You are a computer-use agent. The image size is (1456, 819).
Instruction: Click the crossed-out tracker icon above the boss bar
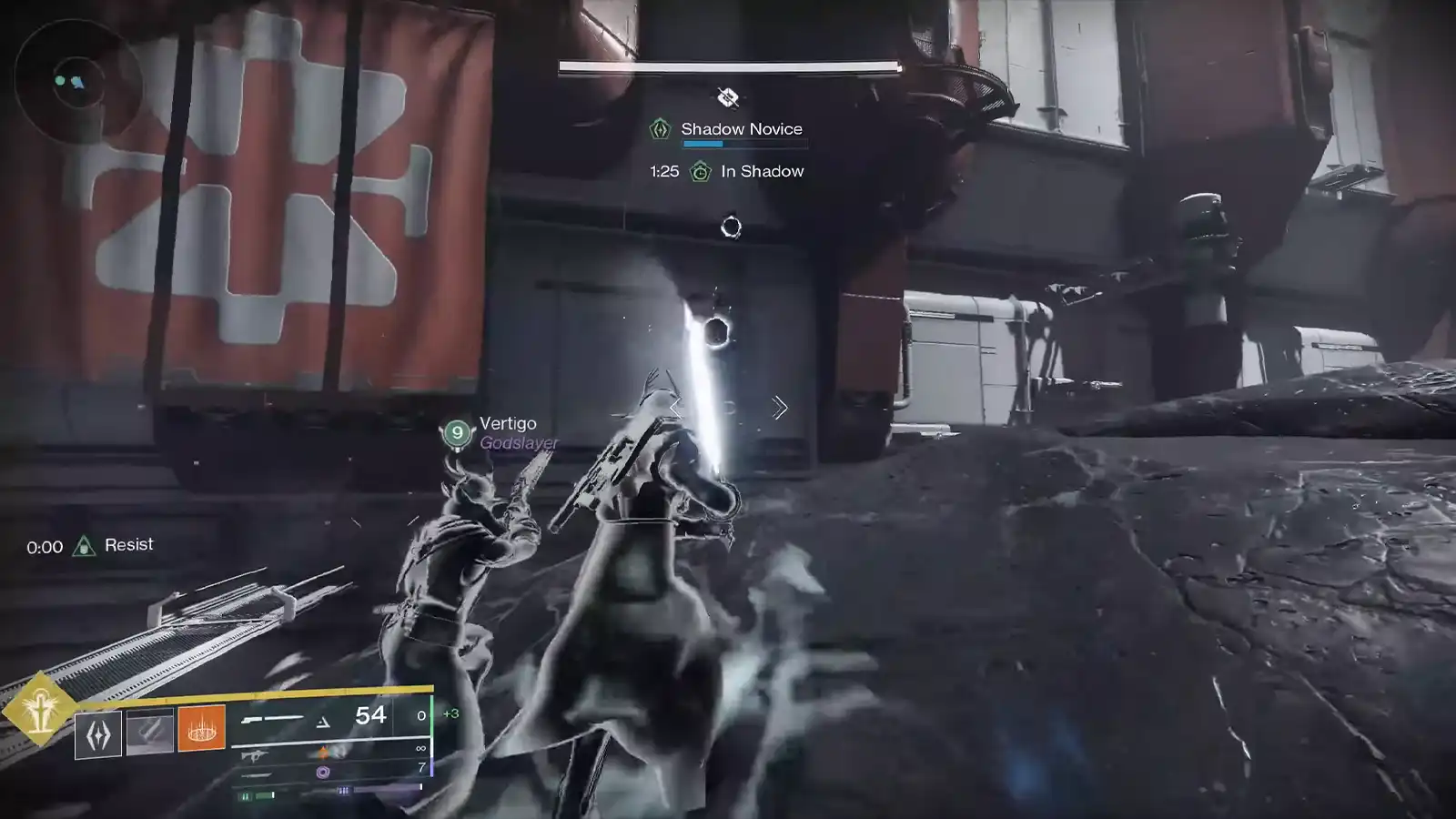(727, 98)
